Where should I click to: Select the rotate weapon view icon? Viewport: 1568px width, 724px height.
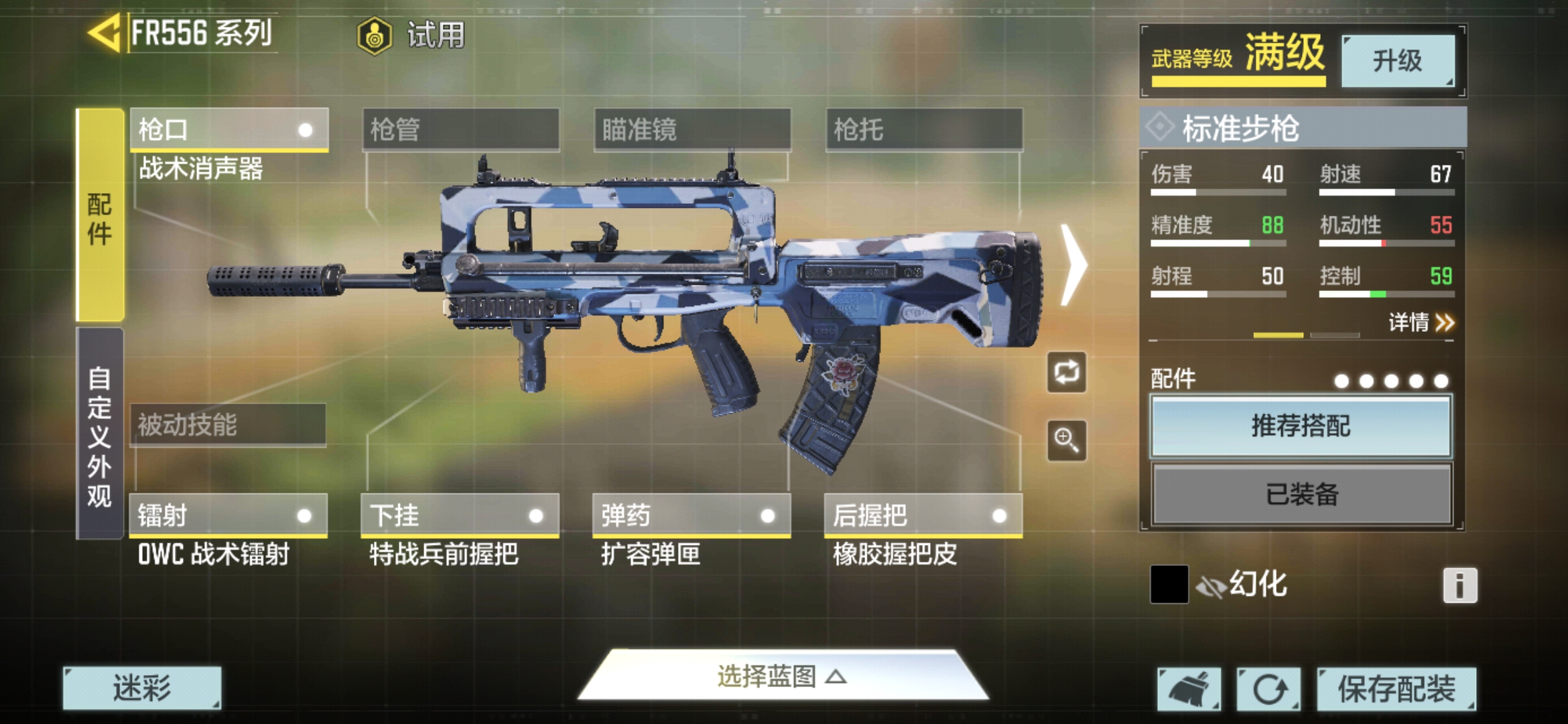tap(1067, 373)
